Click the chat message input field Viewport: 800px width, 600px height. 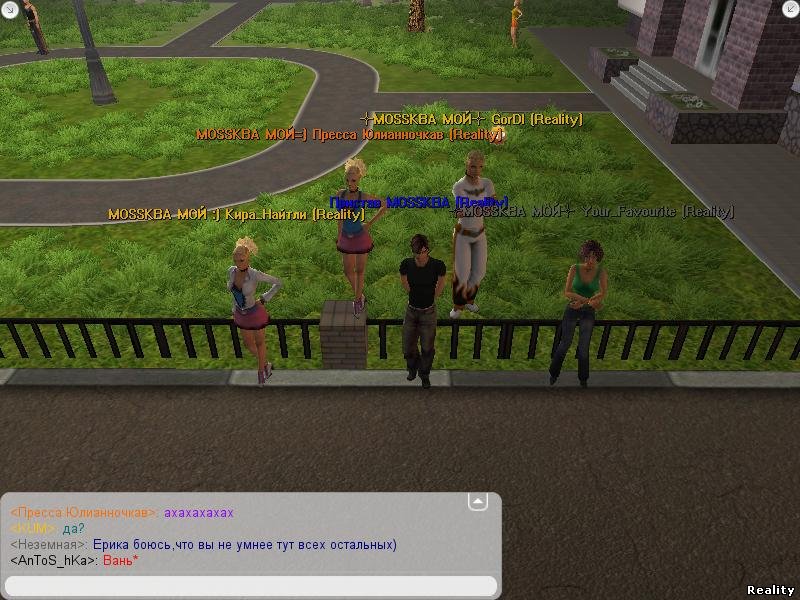coord(250,585)
